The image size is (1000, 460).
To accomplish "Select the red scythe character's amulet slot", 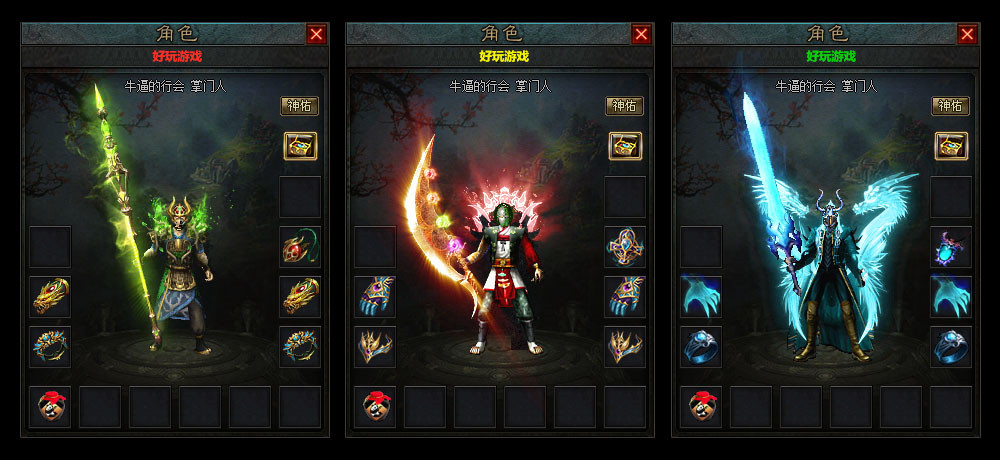I will [625, 247].
